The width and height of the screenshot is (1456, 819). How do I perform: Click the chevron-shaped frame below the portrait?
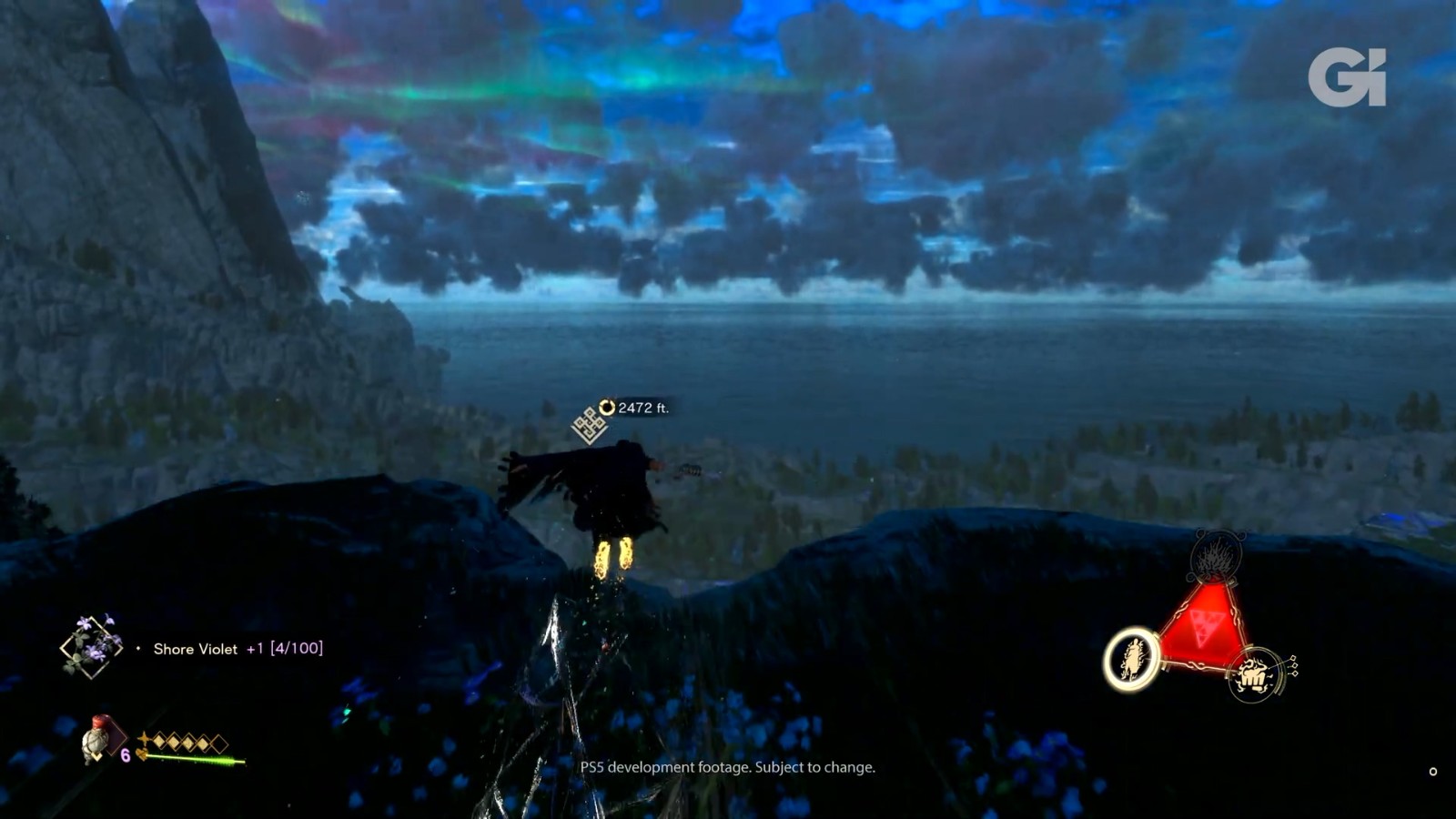click(x=96, y=756)
